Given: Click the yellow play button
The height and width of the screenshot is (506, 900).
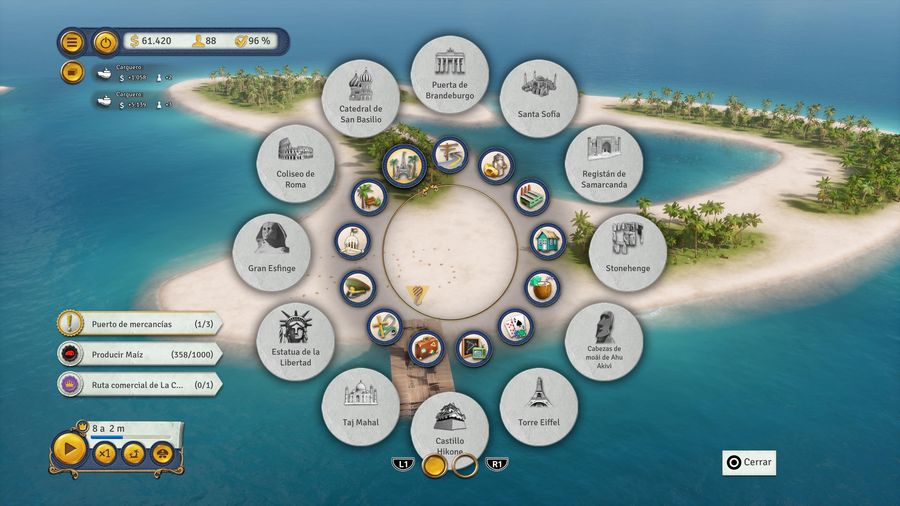Looking at the screenshot, I should tap(69, 450).
